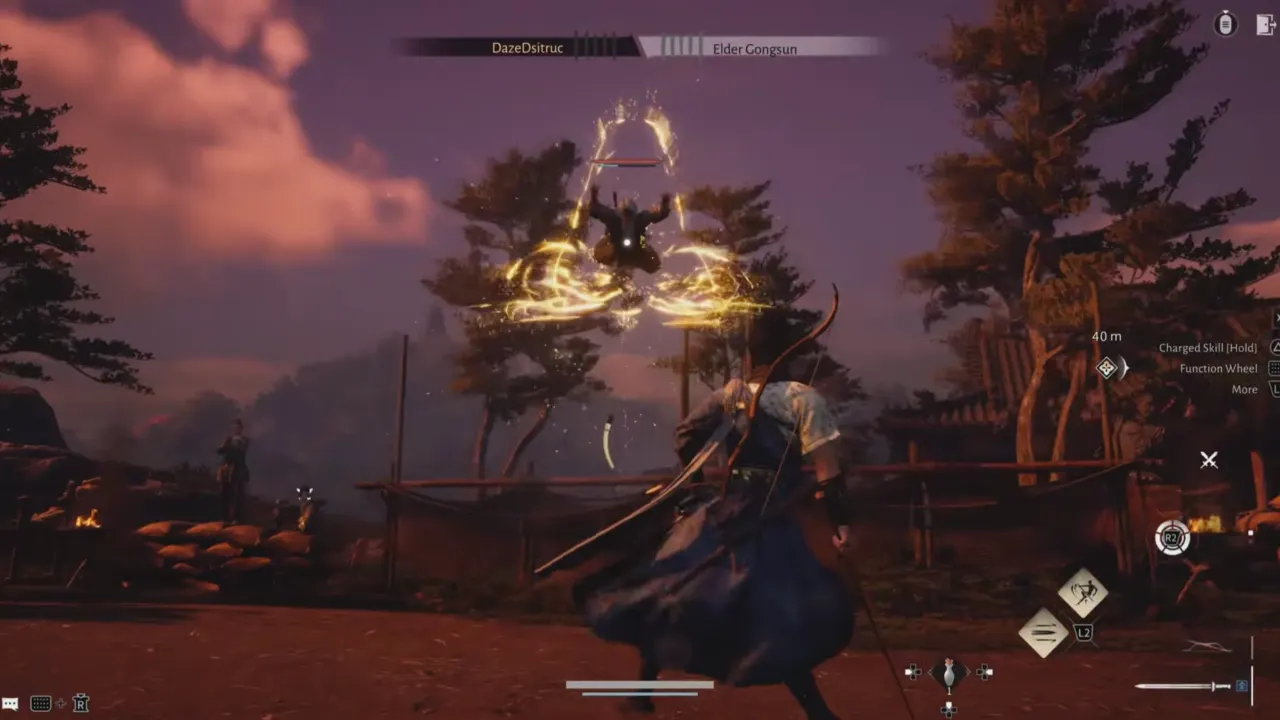Select the healing potion on the D-pad
This screenshot has height=720, width=1280.
click(x=948, y=674)
